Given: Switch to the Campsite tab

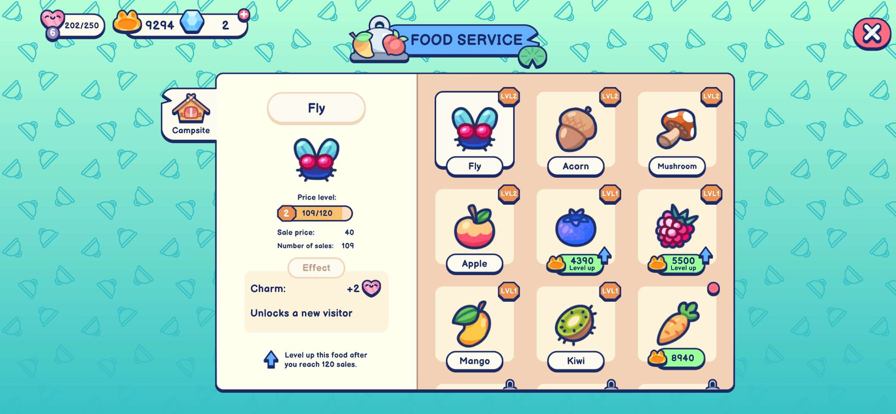Looking at the screenshot, I should [x=190, y=114].
